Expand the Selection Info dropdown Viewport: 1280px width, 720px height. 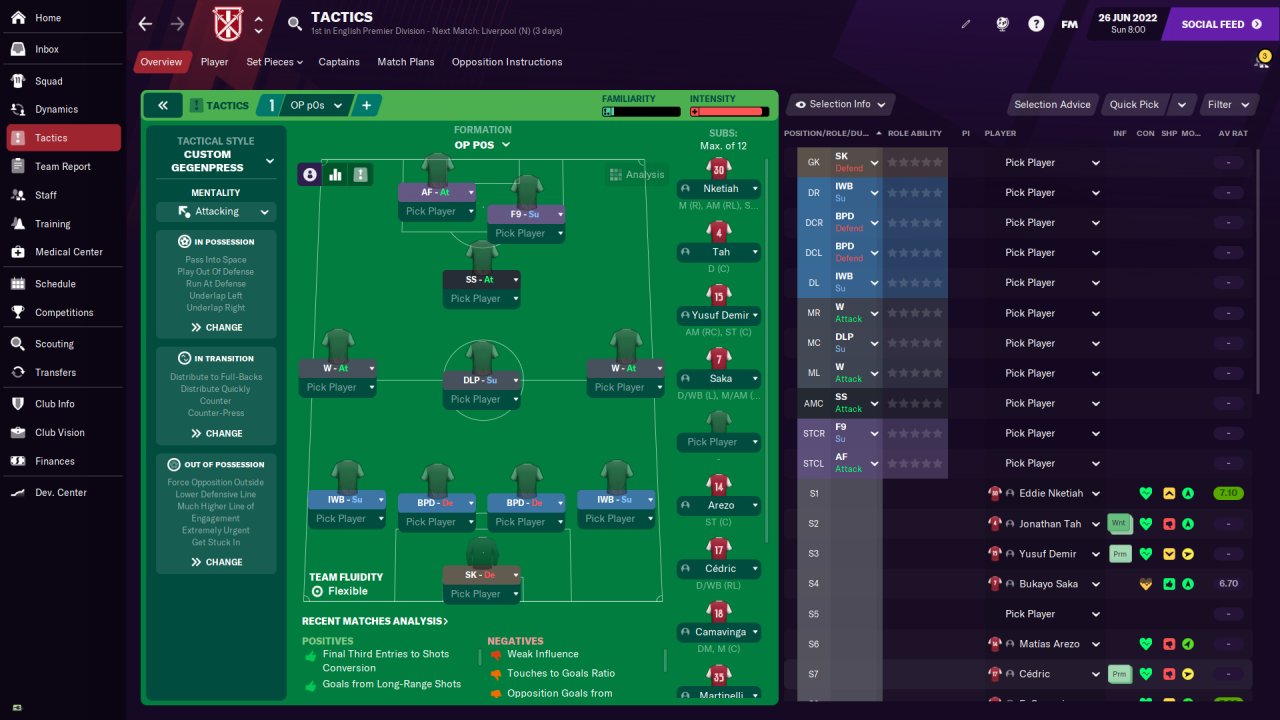pyautogui.click(x=840, y=104)
